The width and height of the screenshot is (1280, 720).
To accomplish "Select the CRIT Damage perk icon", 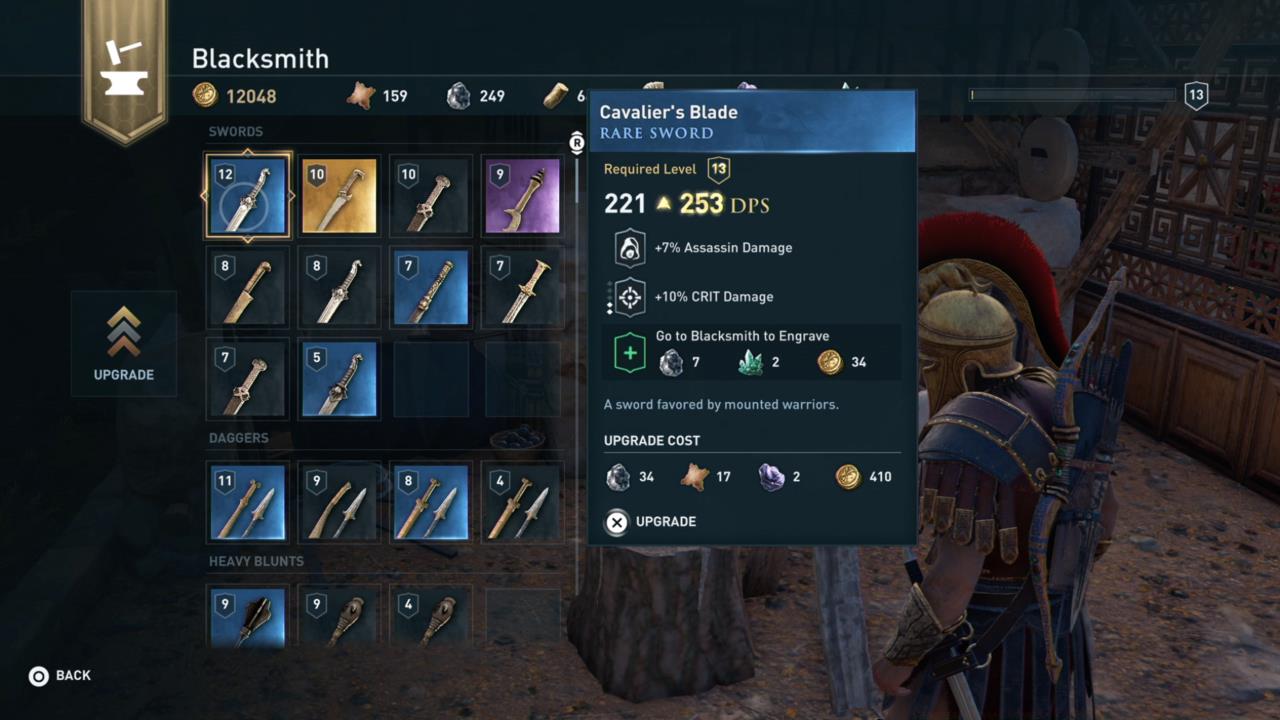I will coord(630,296).
